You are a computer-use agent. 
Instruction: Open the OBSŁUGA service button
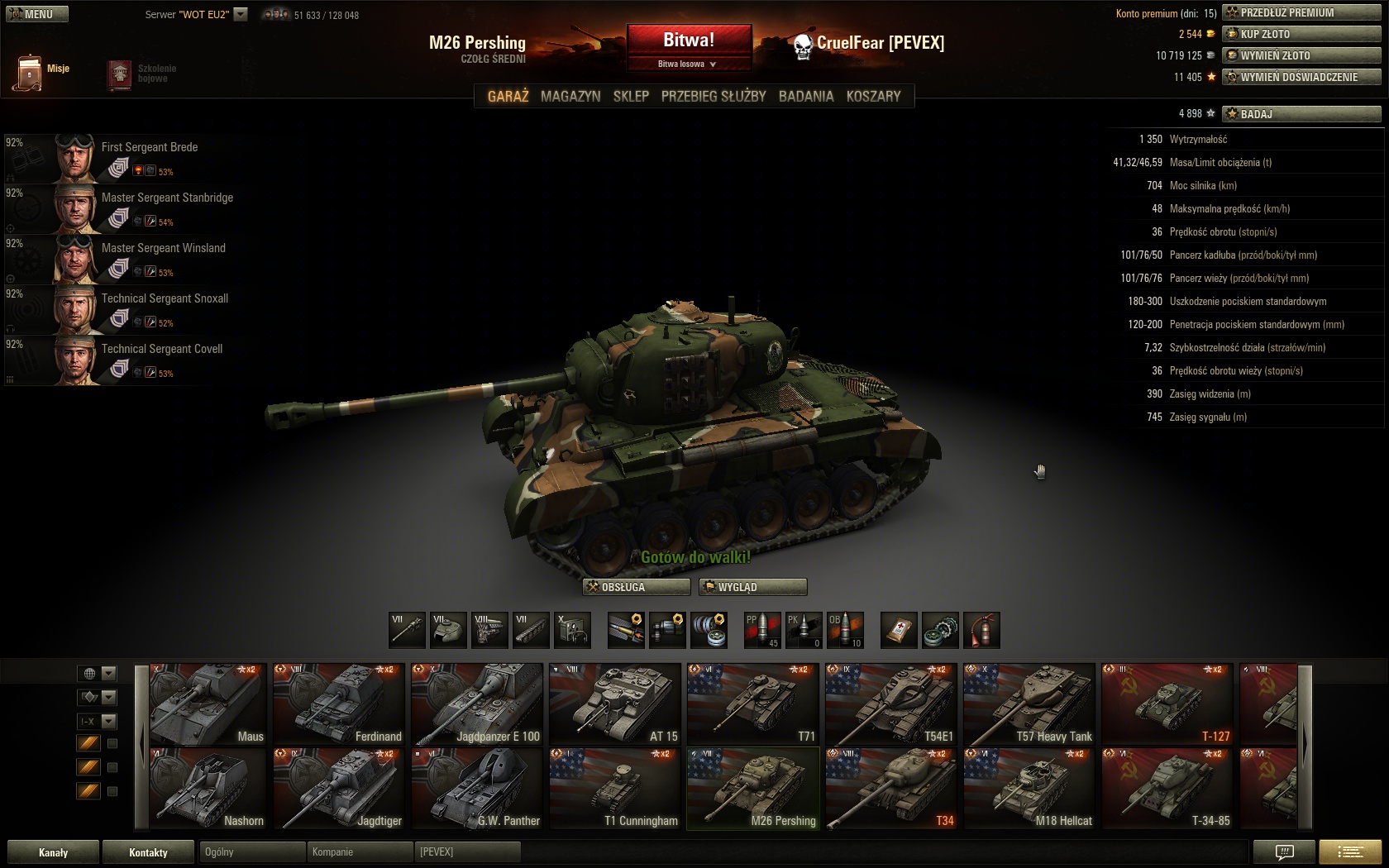[637, 587]
